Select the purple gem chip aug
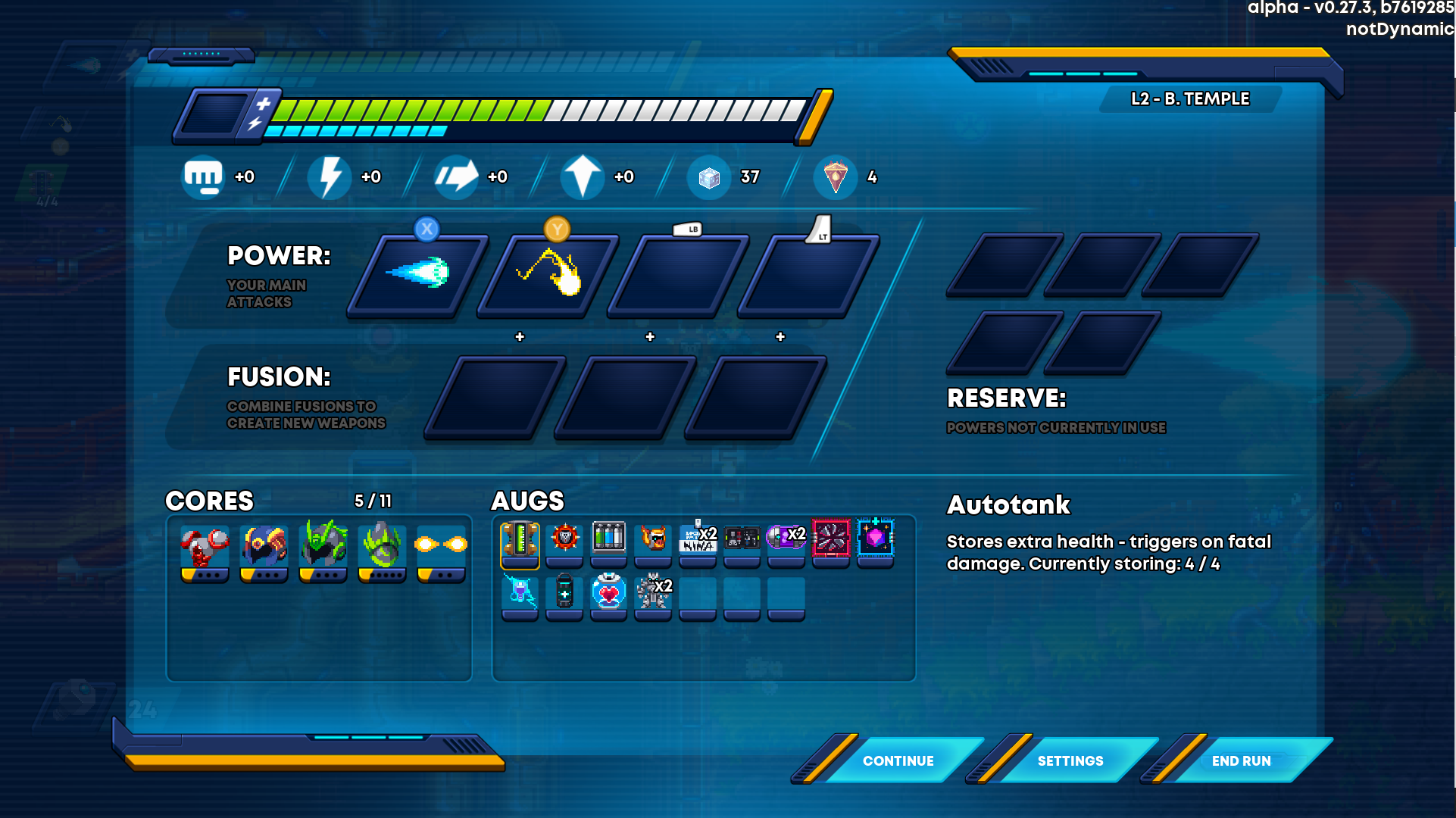Viewport: 1456px width, 818px height. (876, 539)
